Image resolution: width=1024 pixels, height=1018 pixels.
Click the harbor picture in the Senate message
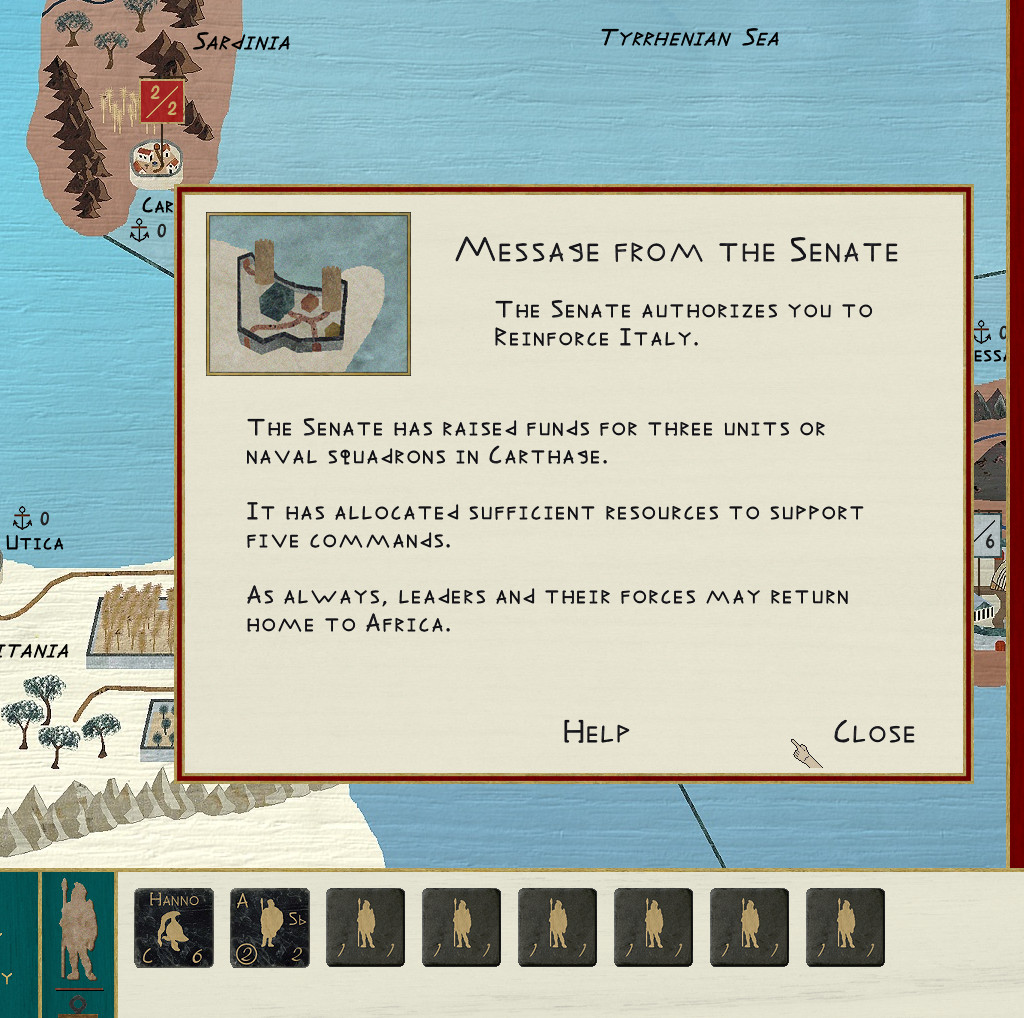(x=308, y=294)
